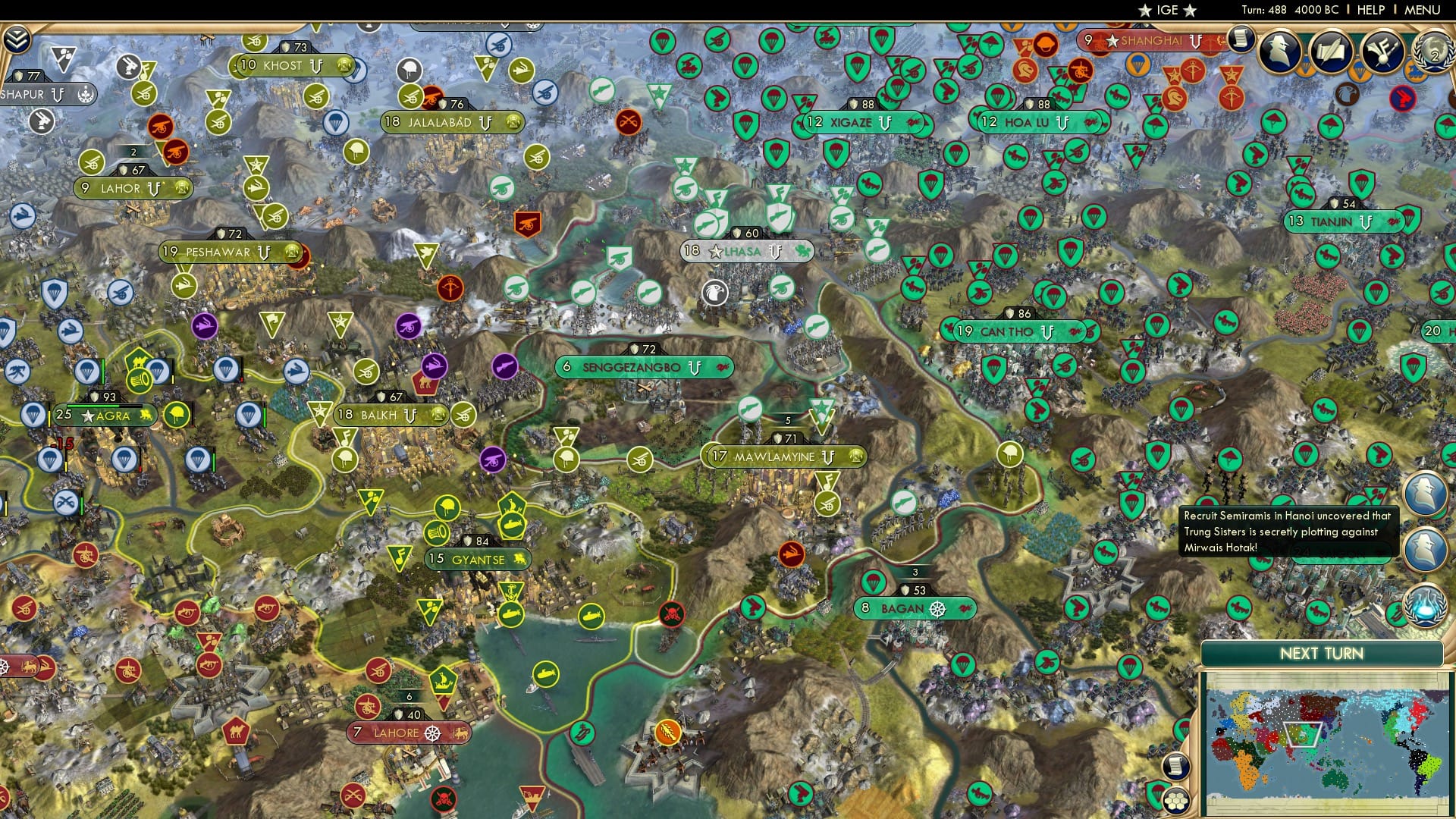
Task: Click the white eagle unit icon below Lhasa
Action: pyautogui.click(x=714, y=293)
